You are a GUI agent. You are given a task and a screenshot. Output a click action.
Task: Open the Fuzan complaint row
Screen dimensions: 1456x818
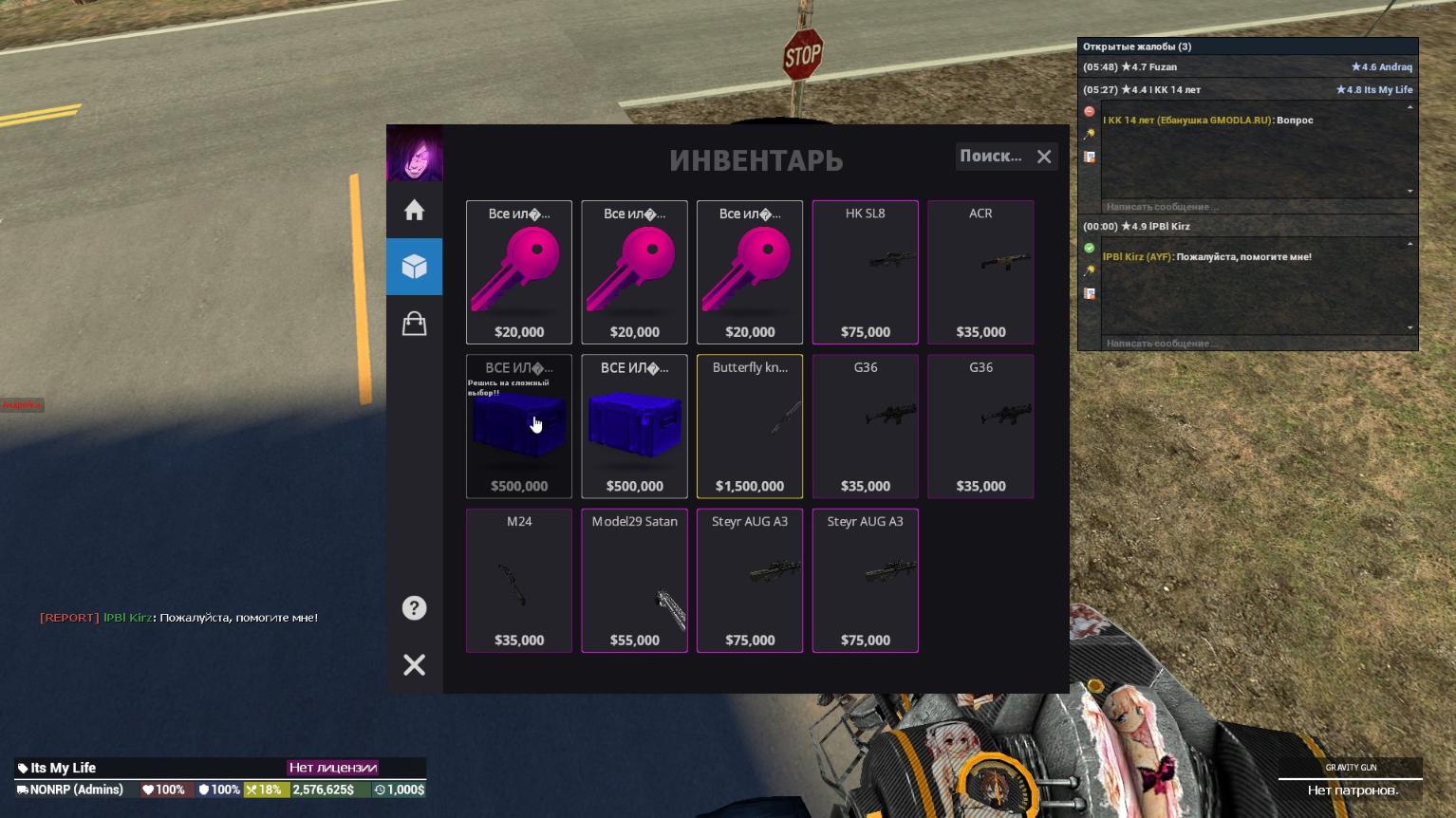(x=1247, y=67)
